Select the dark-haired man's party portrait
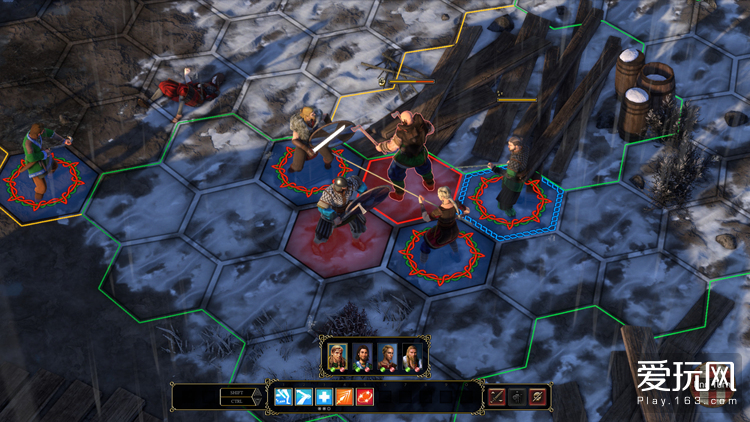This screenshot has height=422, width=750. pyautogui.click(x=361, y=356)
